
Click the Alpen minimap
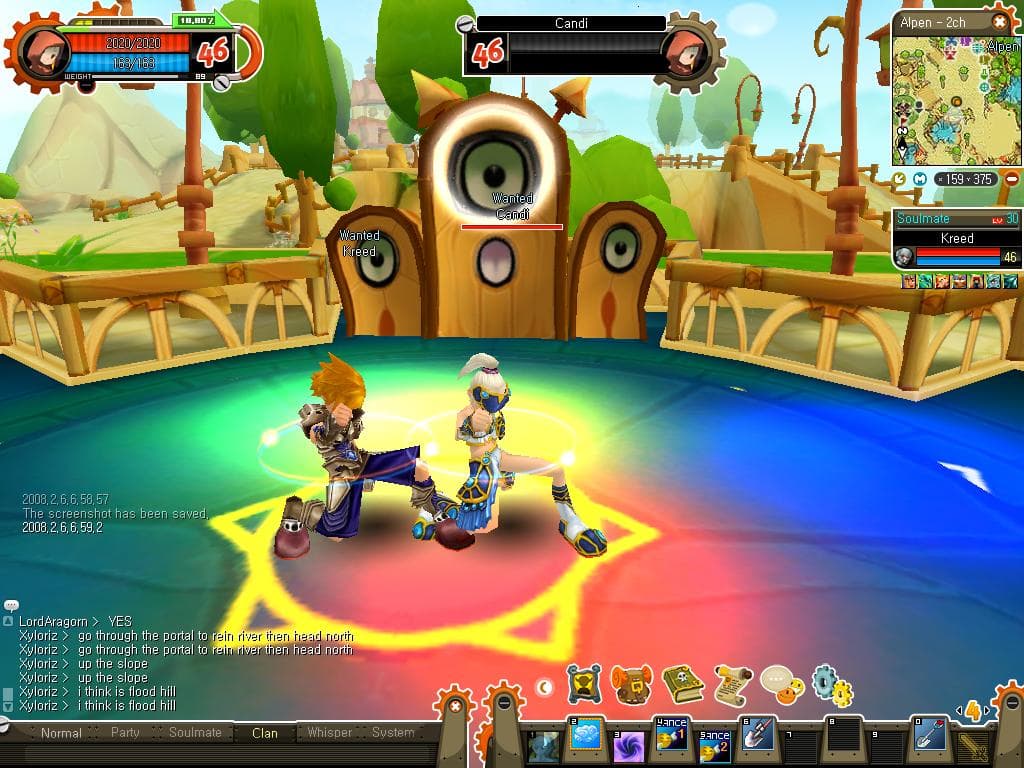pos(955,100)
